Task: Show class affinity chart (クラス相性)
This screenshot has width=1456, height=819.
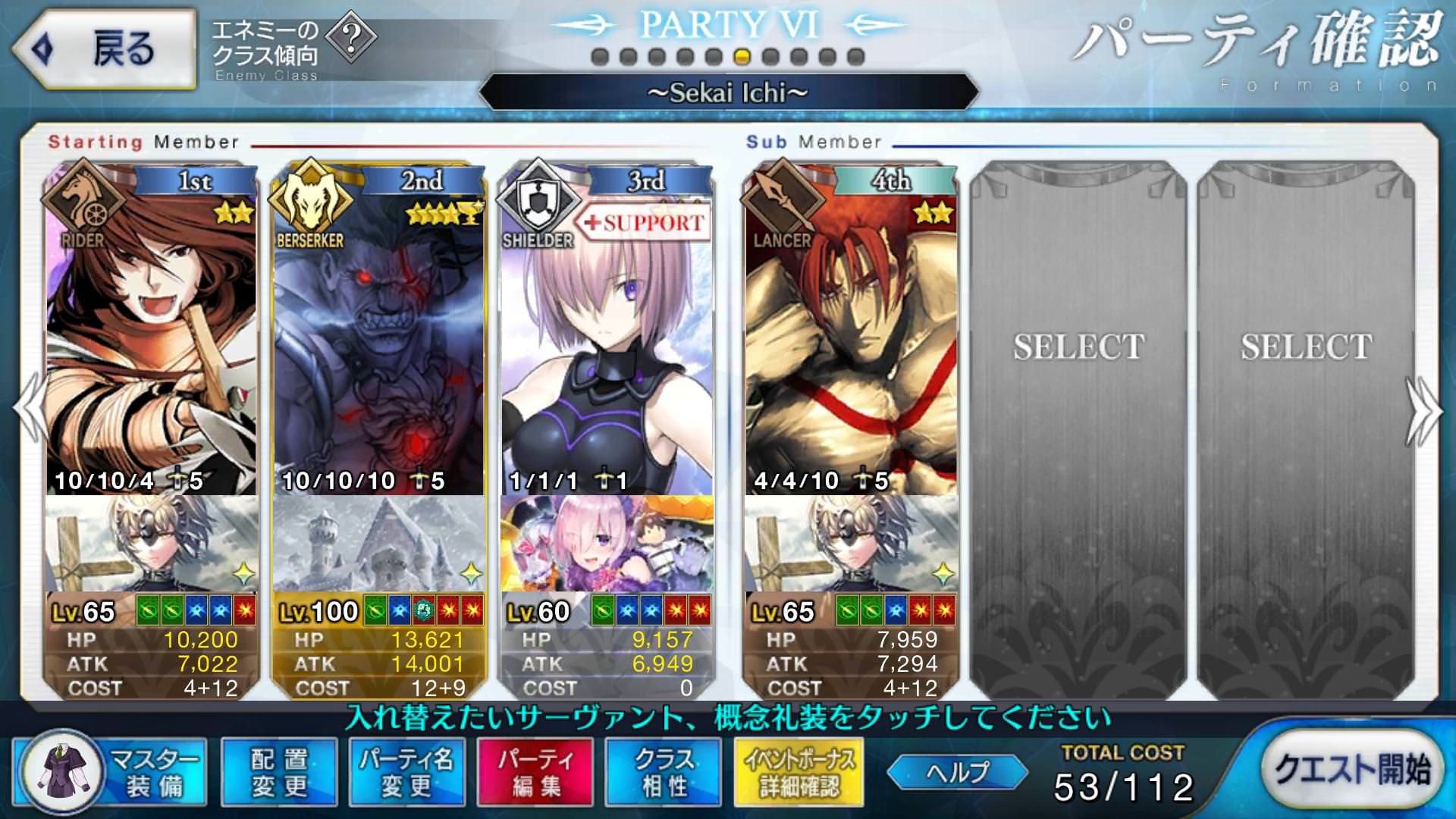Action: coord(664,772)
